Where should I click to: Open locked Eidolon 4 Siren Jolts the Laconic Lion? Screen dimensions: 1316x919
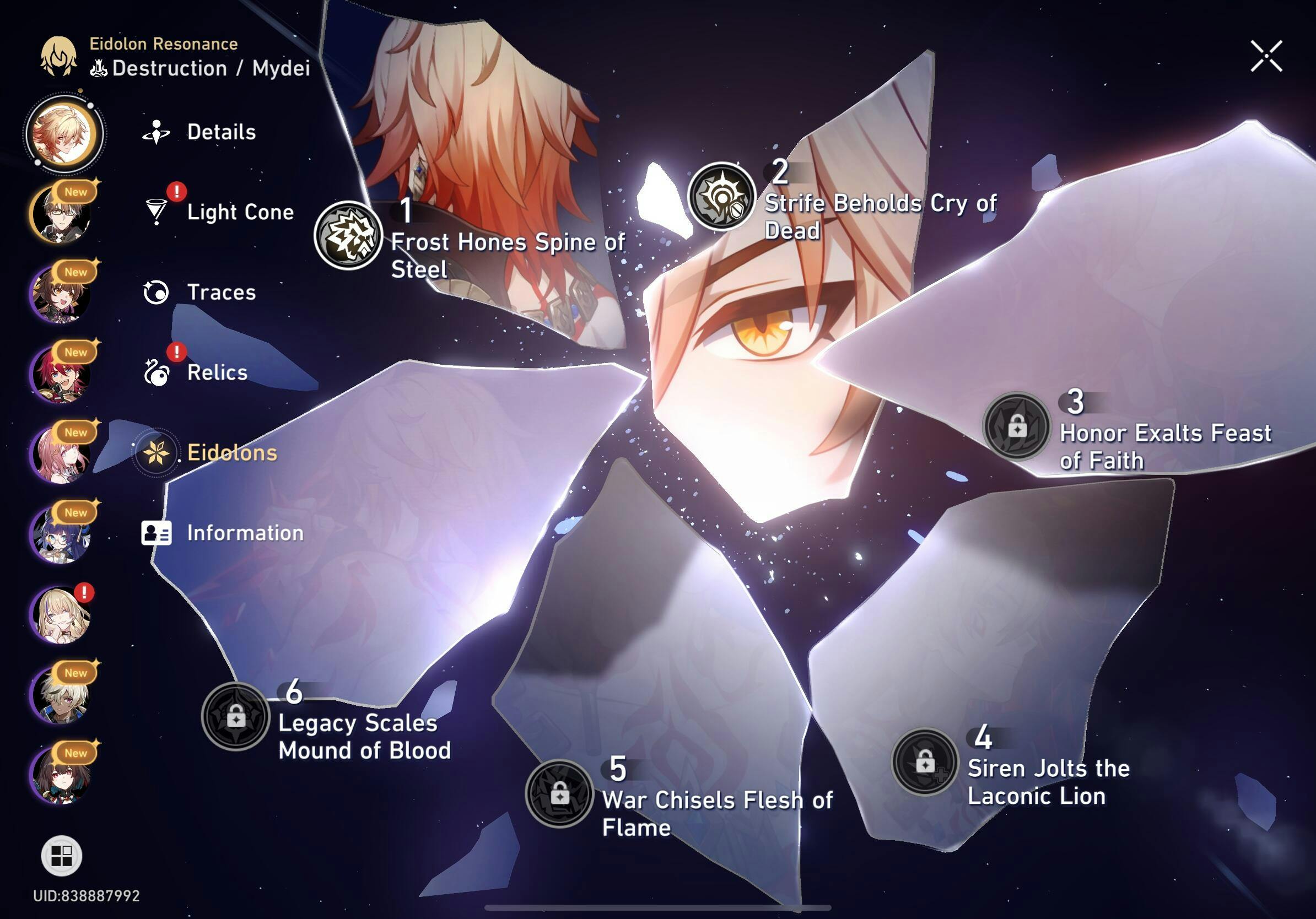pyautogui.click(x=925, y=761)
